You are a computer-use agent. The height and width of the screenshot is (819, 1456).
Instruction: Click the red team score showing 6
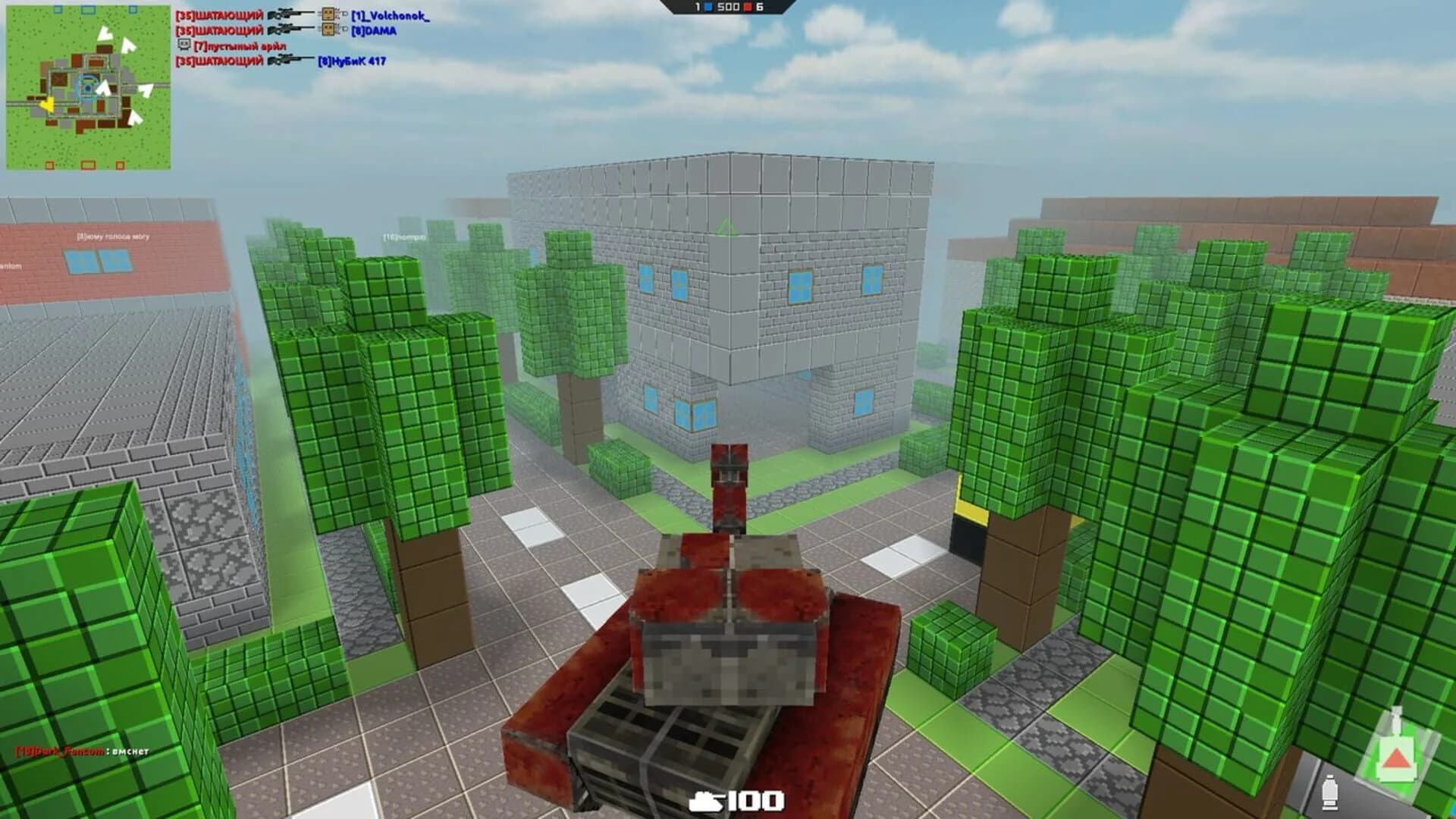pyautogui.click(x=759, y=6)
